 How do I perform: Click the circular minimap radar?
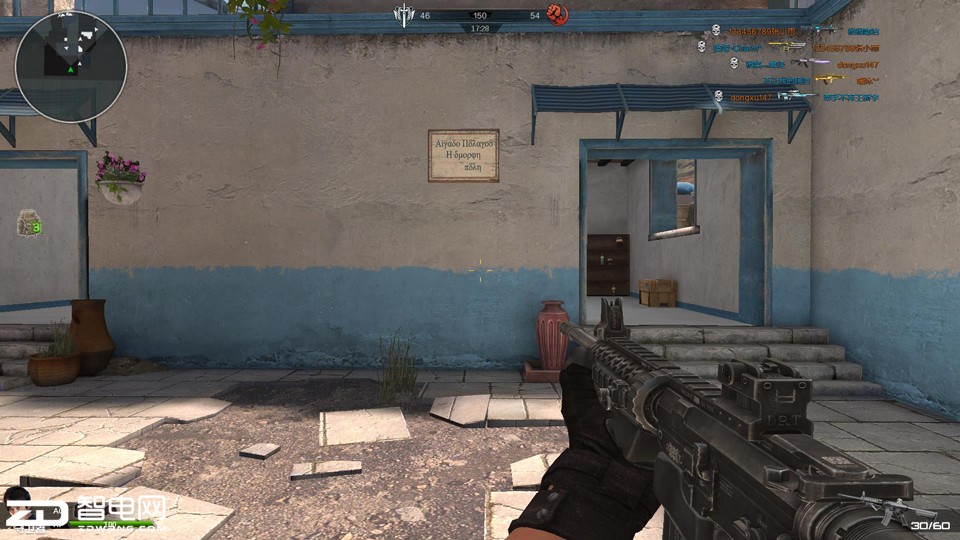pyautogui.click(x=70, y=66)
